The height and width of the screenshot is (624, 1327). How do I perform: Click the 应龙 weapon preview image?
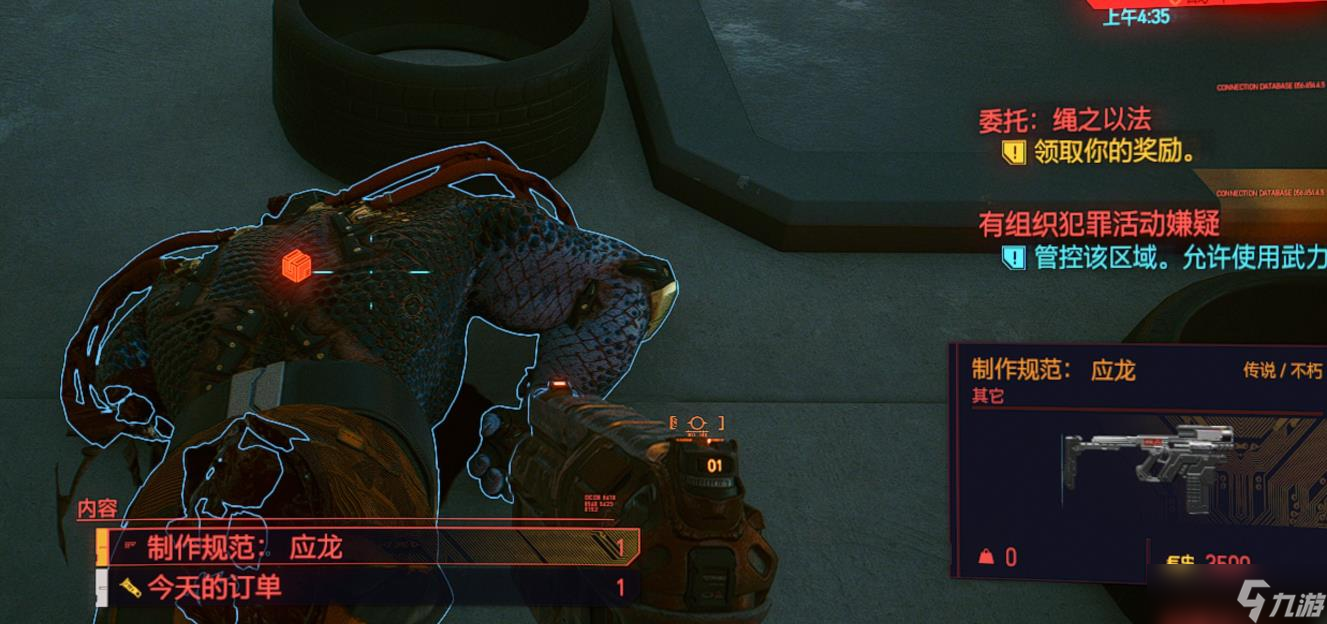(1150, 468)
